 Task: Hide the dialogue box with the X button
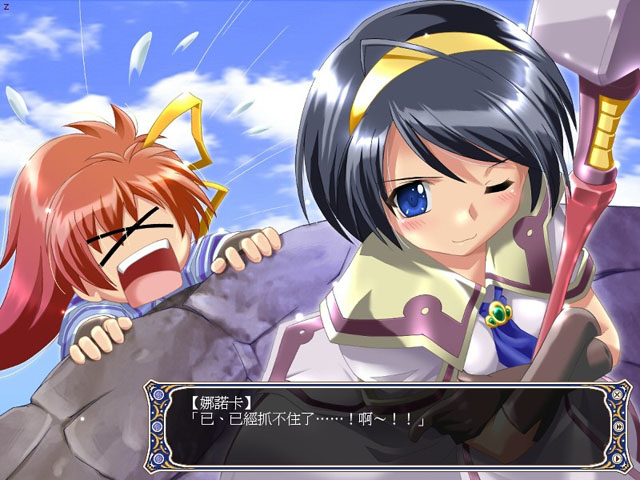click(617, 394)
